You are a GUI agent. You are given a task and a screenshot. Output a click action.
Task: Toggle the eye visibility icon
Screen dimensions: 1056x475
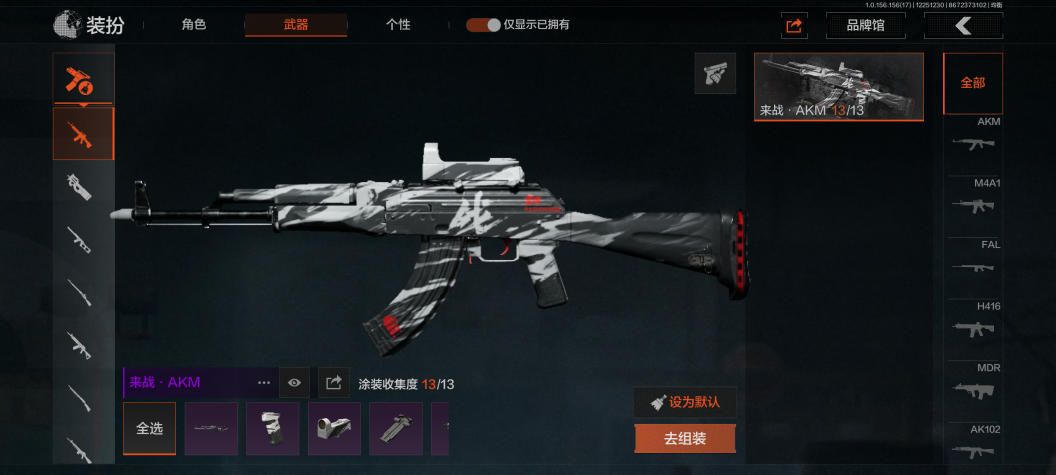tap(294, 382)
